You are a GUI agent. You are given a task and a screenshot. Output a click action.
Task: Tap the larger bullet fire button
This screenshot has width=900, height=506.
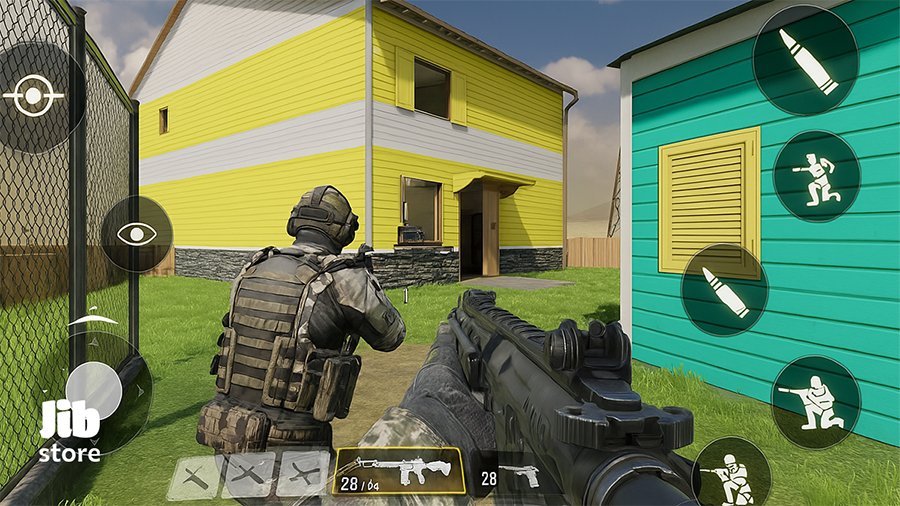[x=805, y=62]
